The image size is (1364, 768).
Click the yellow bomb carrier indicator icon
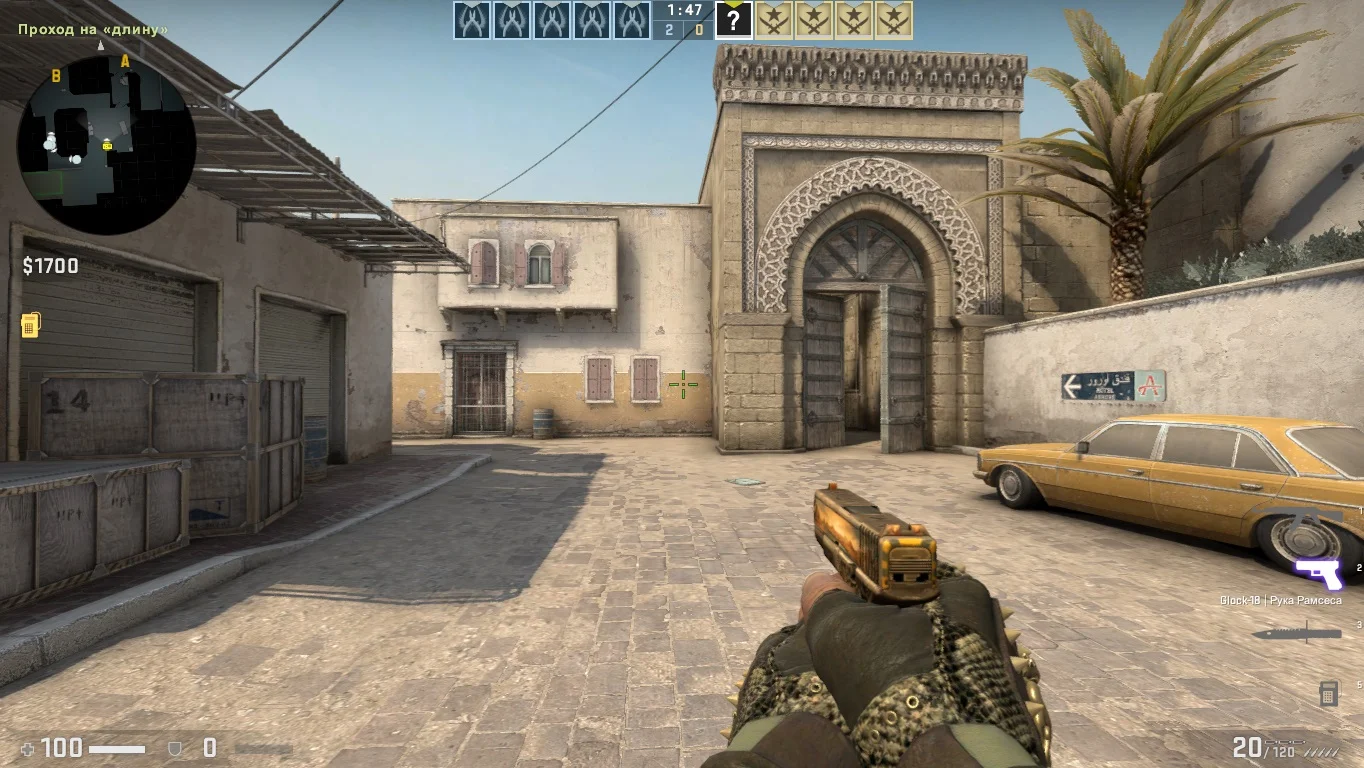tap(31, 325)
